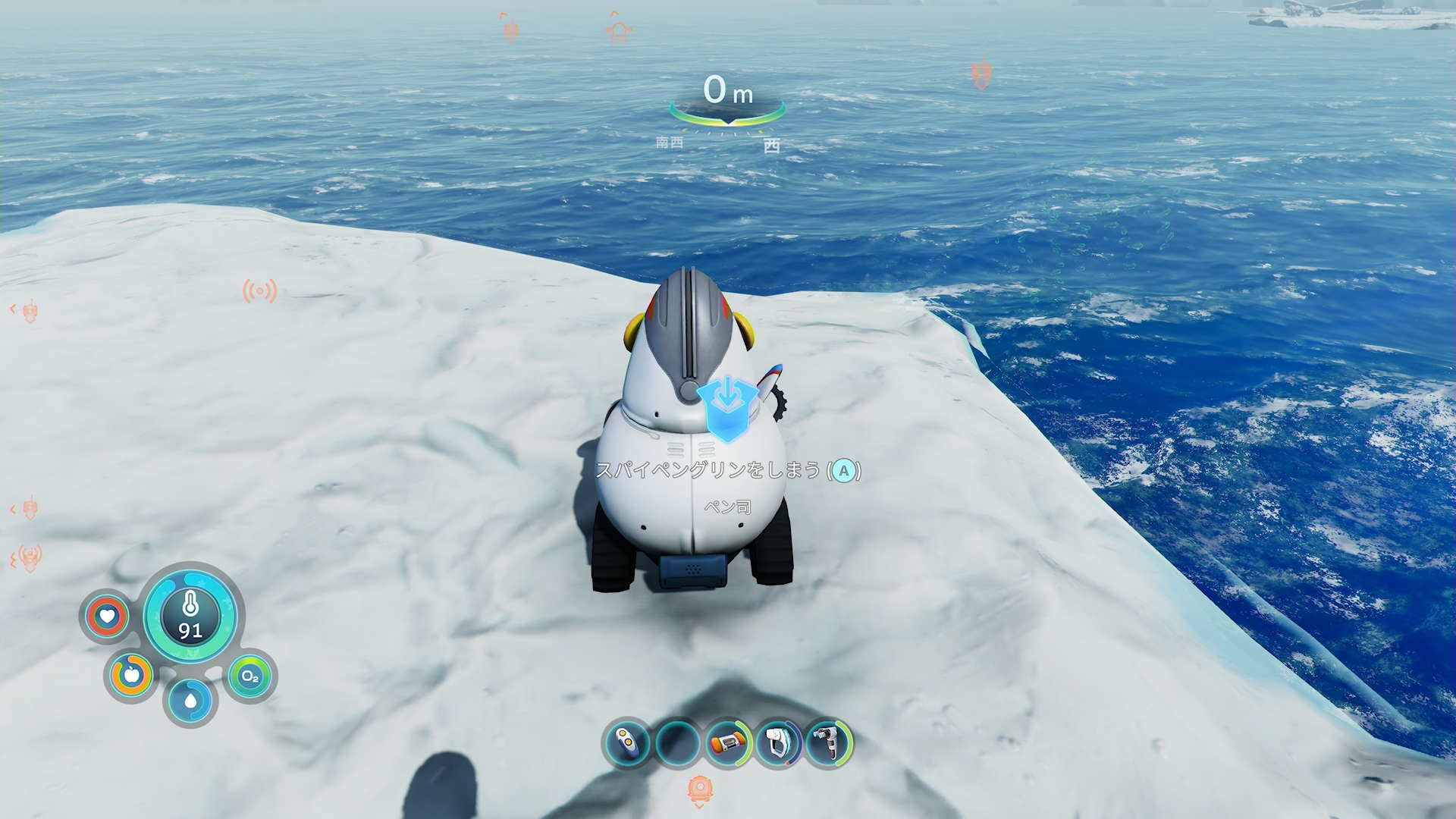Image resolution: width=1456 pixels, height=819 pixels.
Task: Select the last hotbar slot with the nozzle tool
Action: pos(828,743)
